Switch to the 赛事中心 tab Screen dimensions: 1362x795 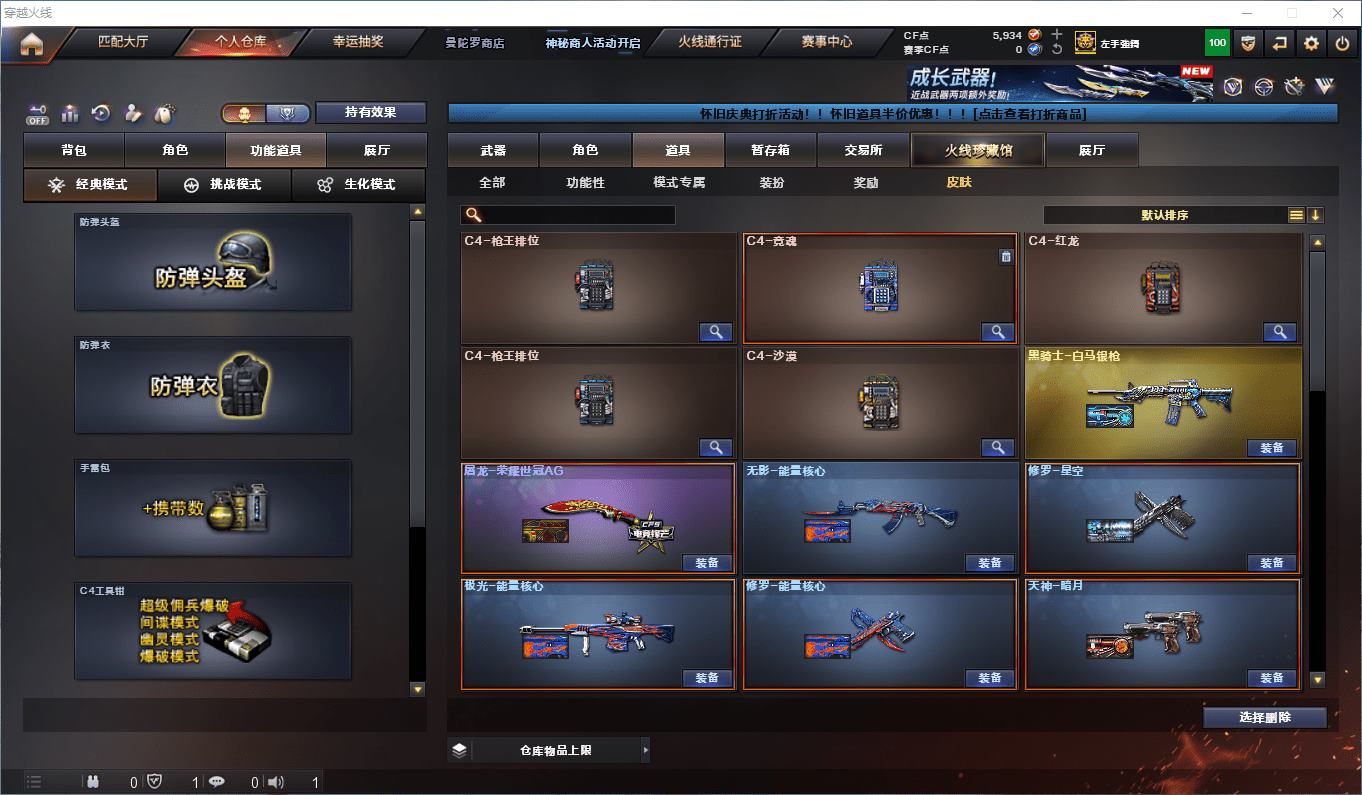pos(826,42)
